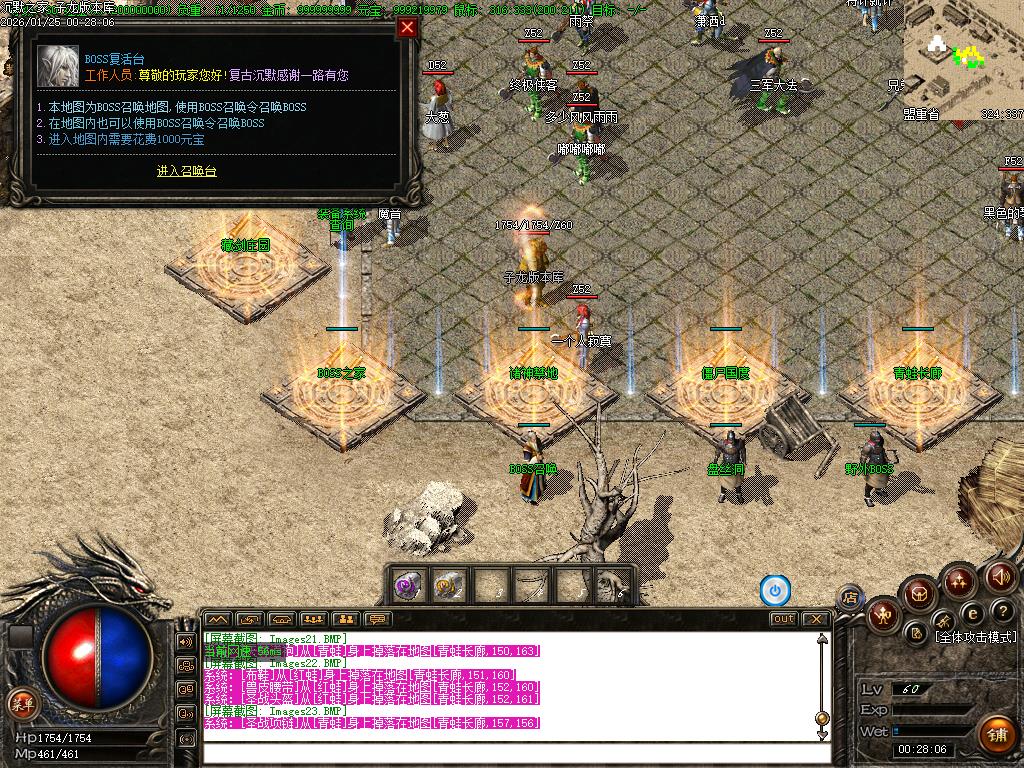Open the bag inventory box icon
This screenshot has height=768, width=1024.
pyautogui.click(x=918, y=596)
